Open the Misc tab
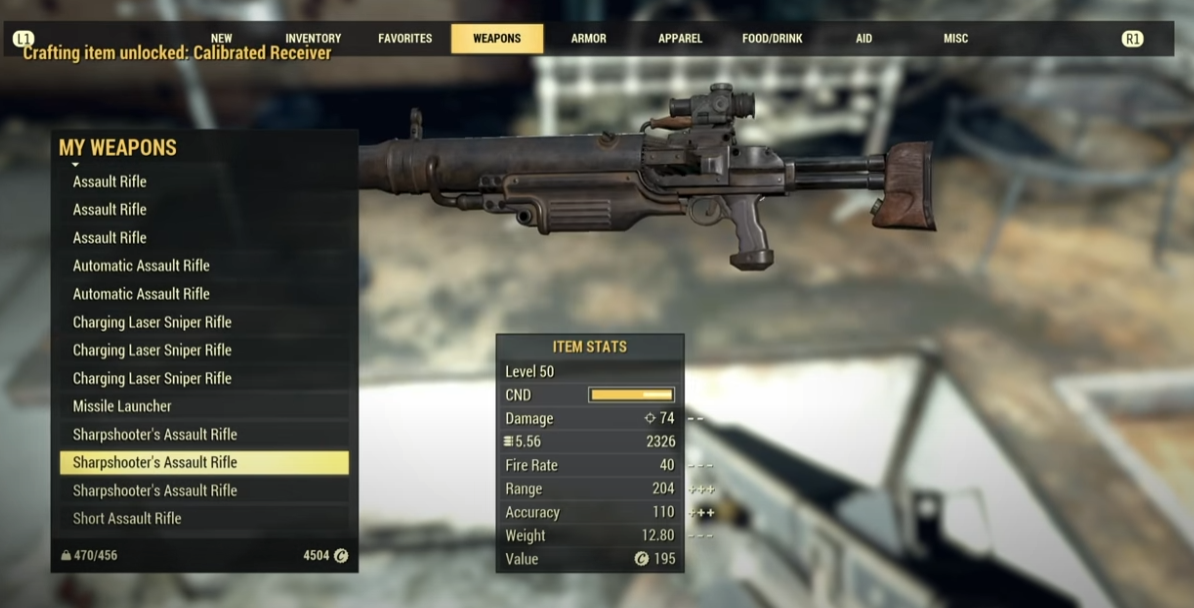The image size is (1194, 608). (x=955, y=38)
